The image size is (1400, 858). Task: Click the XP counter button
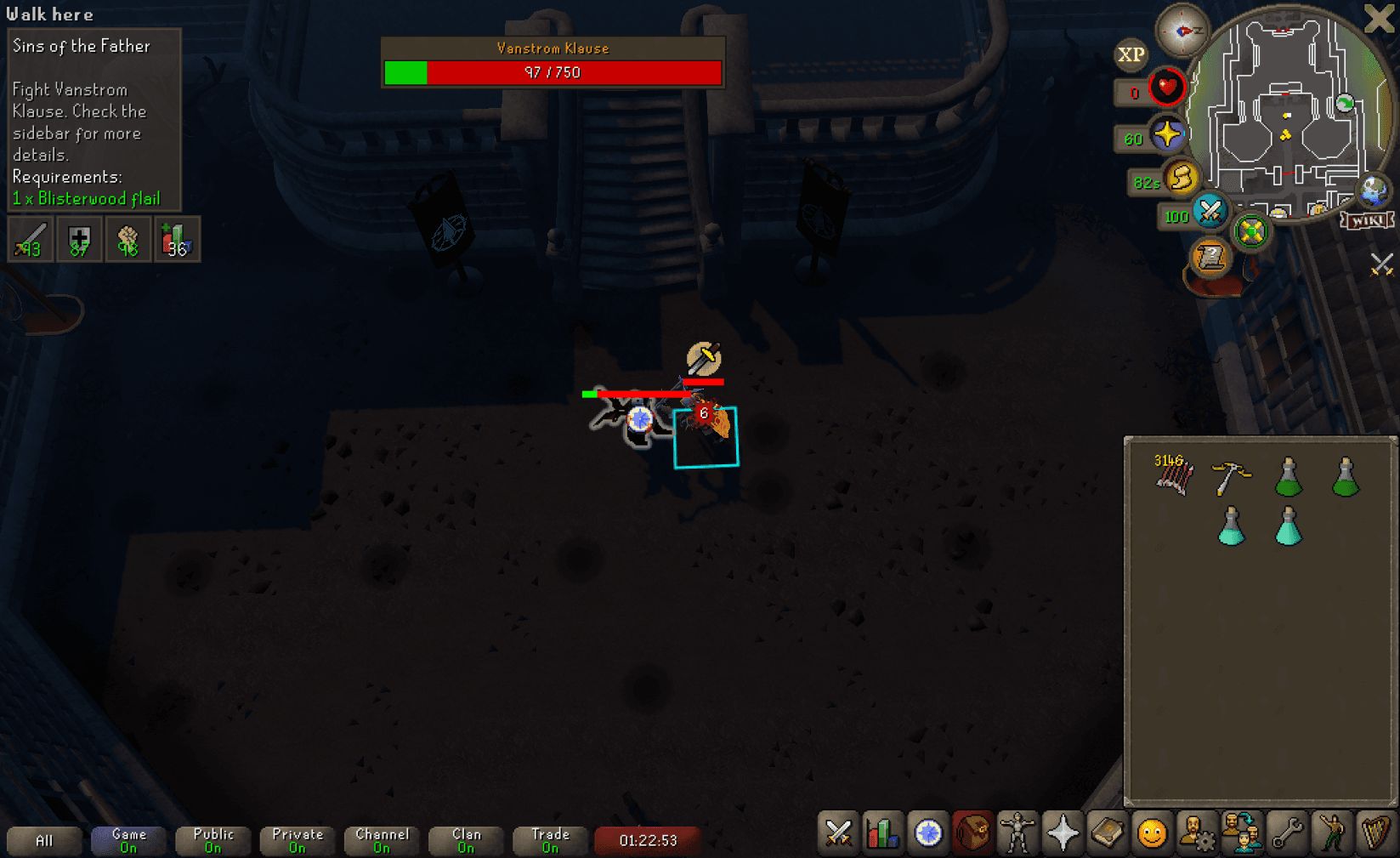(1131, 54)
